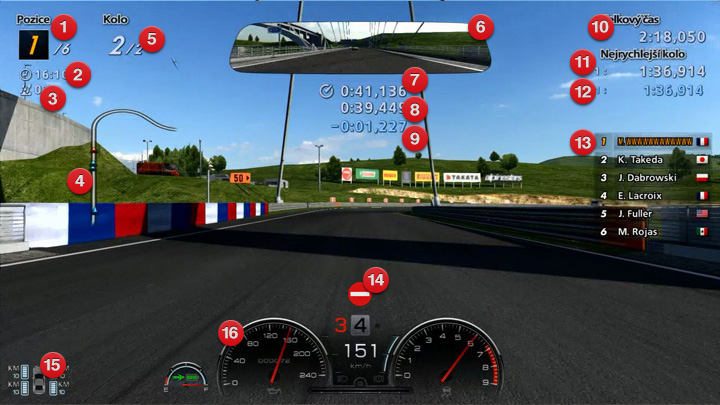Click the red annotation marker numbered 6
This screenshot has width=720, height=405.
tap(479, 26)
